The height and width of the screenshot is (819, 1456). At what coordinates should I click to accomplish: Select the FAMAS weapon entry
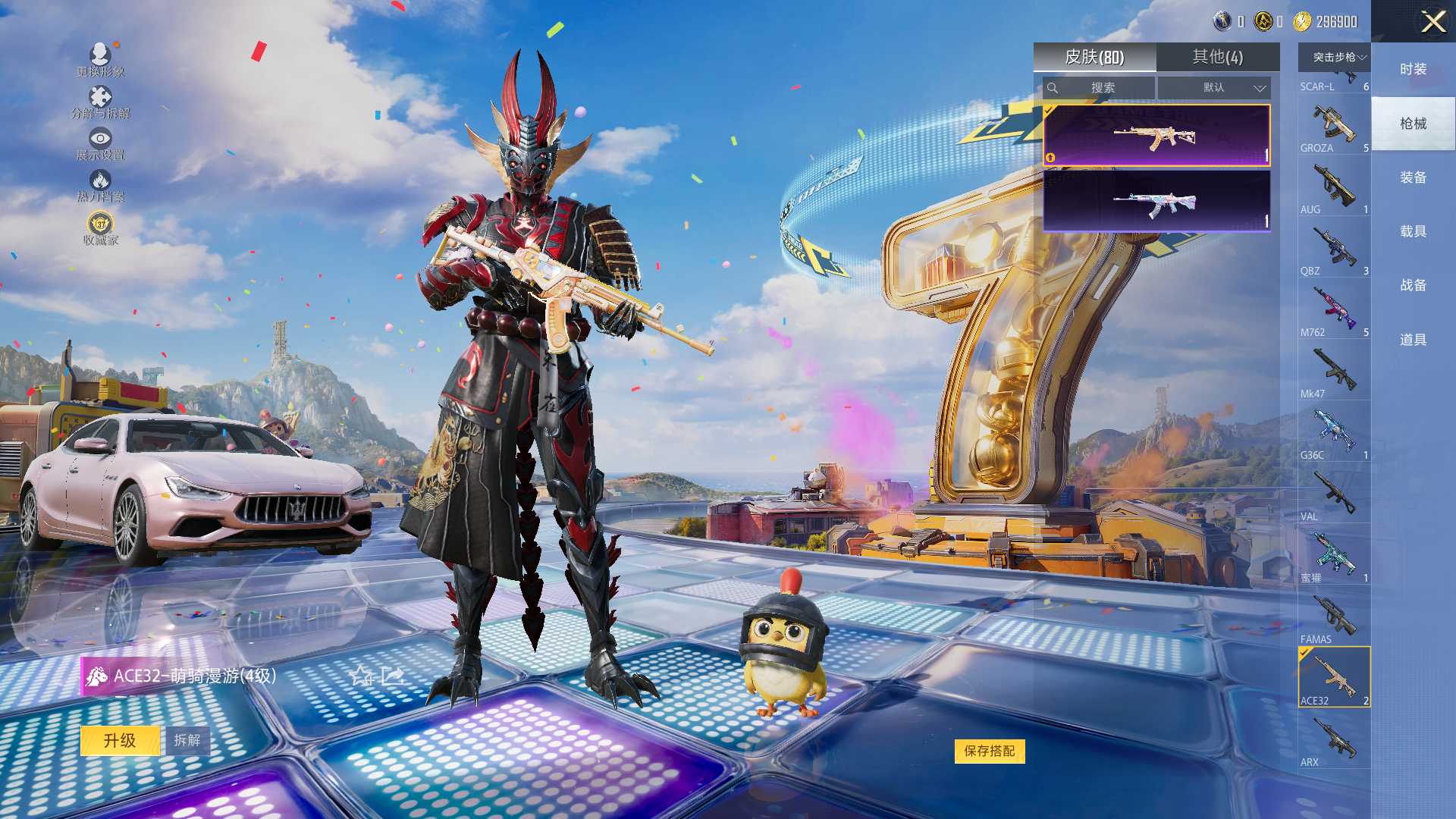coord(1334,617)
